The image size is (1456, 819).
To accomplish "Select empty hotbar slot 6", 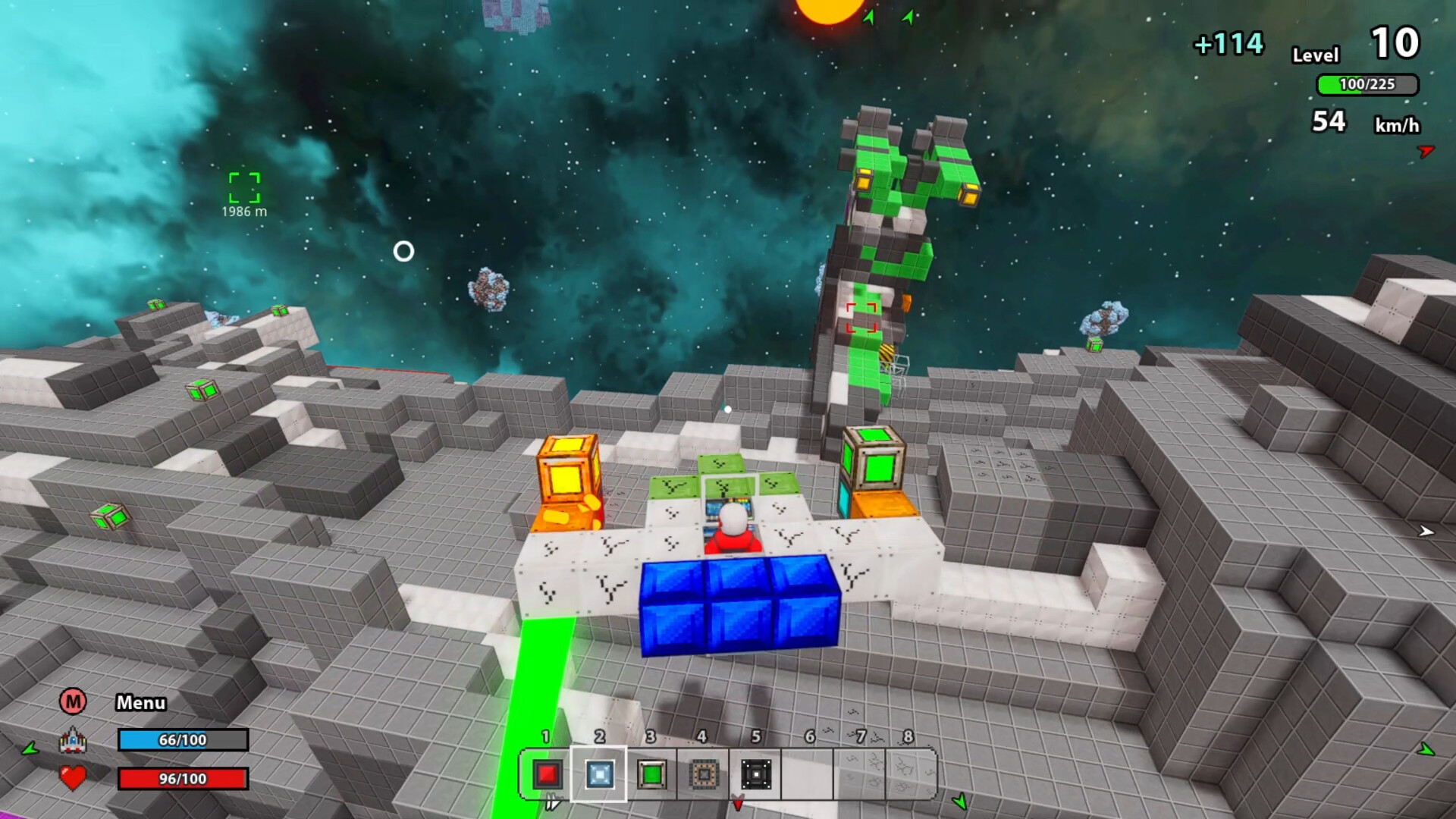I will pos(808,773).
